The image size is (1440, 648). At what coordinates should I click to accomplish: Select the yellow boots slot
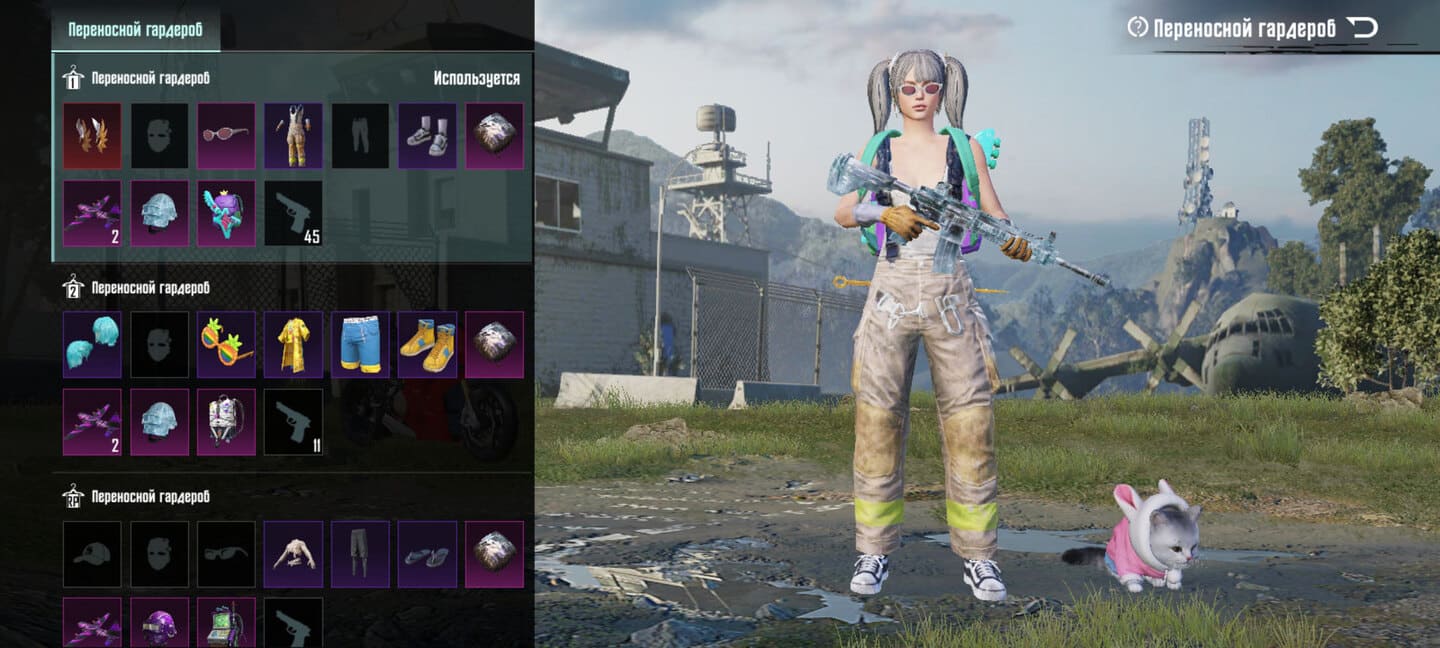[427, 344]
